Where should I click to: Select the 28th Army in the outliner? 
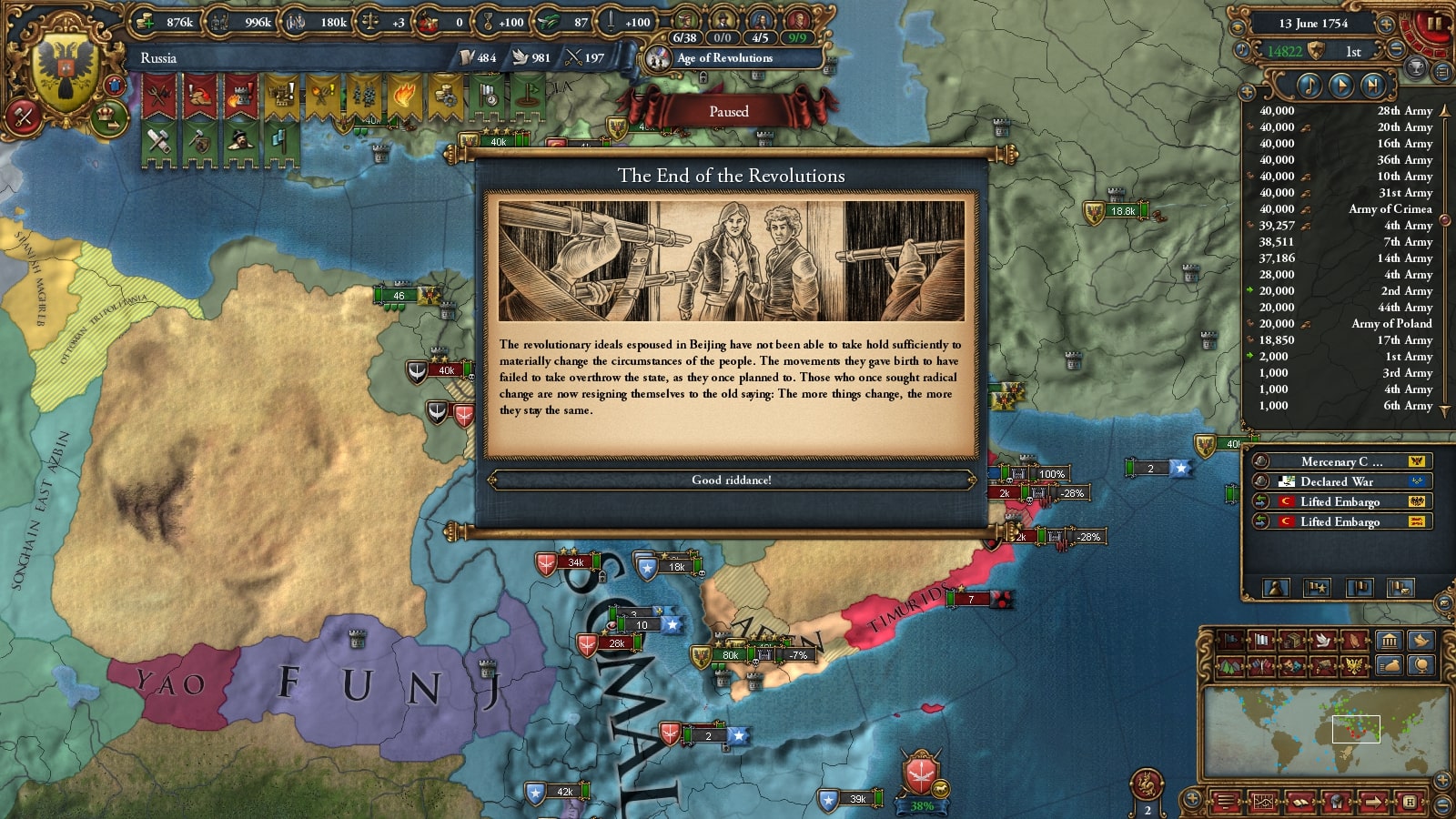click(x=1404, y=111)
